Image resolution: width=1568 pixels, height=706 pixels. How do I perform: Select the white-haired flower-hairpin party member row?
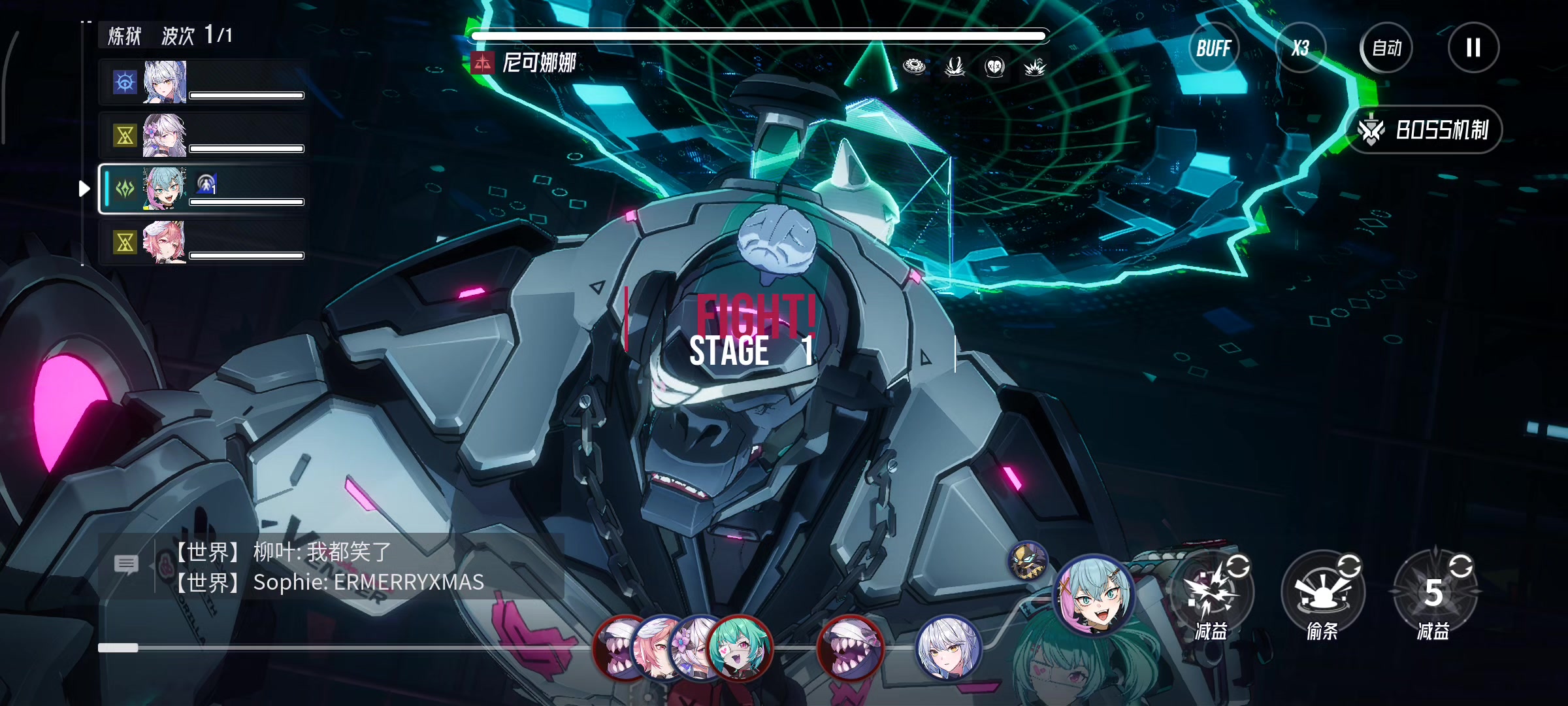203,136
